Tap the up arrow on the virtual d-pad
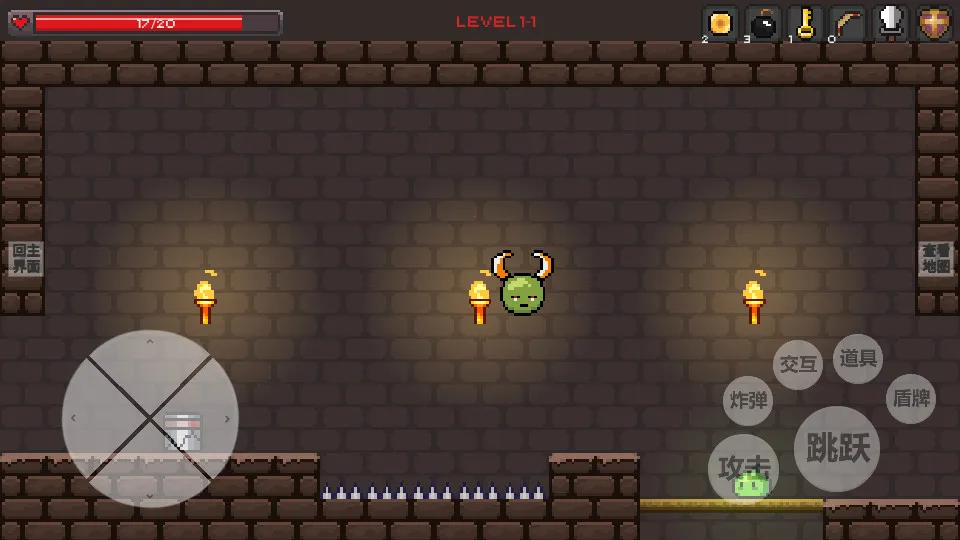Viewport: 960px width, 540px height. click(x=150, y=344)
